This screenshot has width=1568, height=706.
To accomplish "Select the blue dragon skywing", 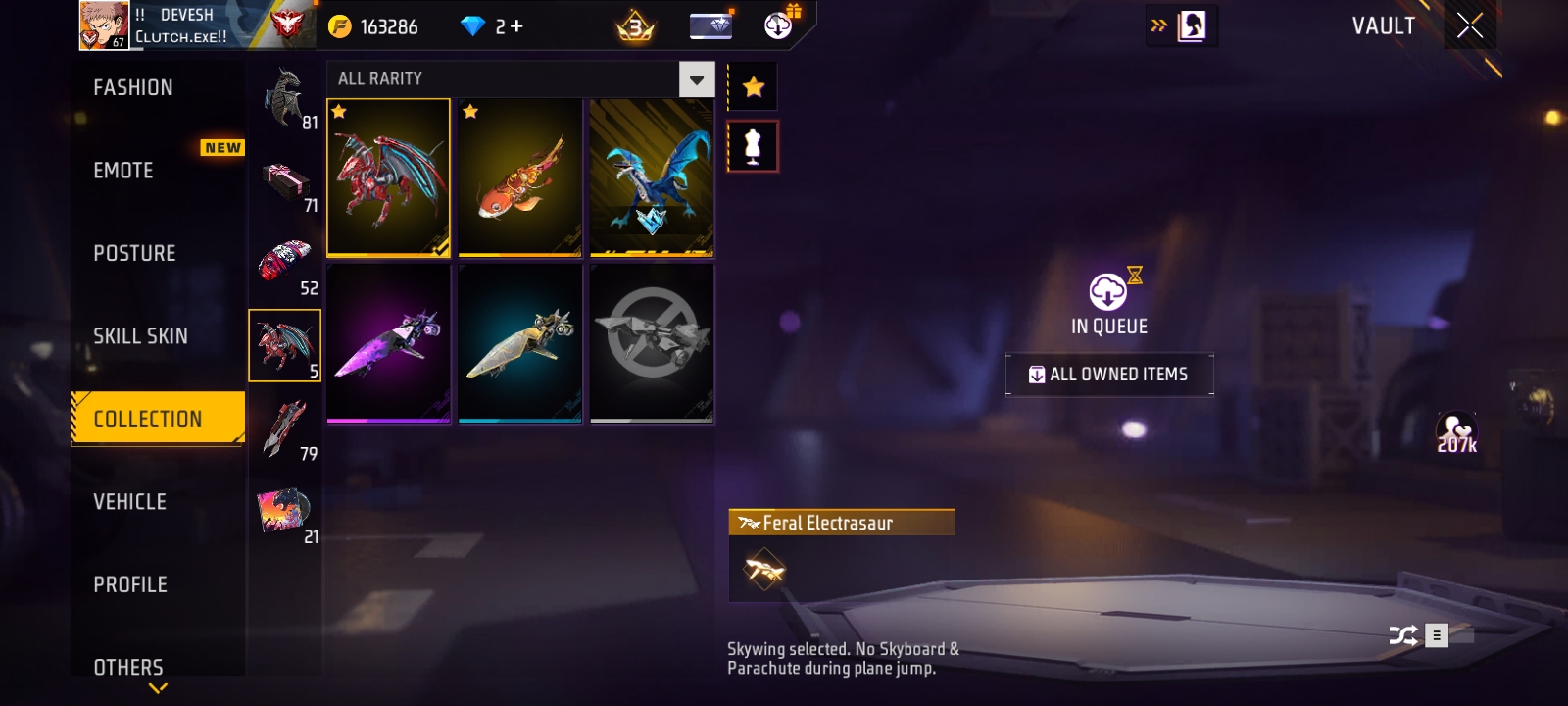I will pyautogui.click(x=652, y=177).
